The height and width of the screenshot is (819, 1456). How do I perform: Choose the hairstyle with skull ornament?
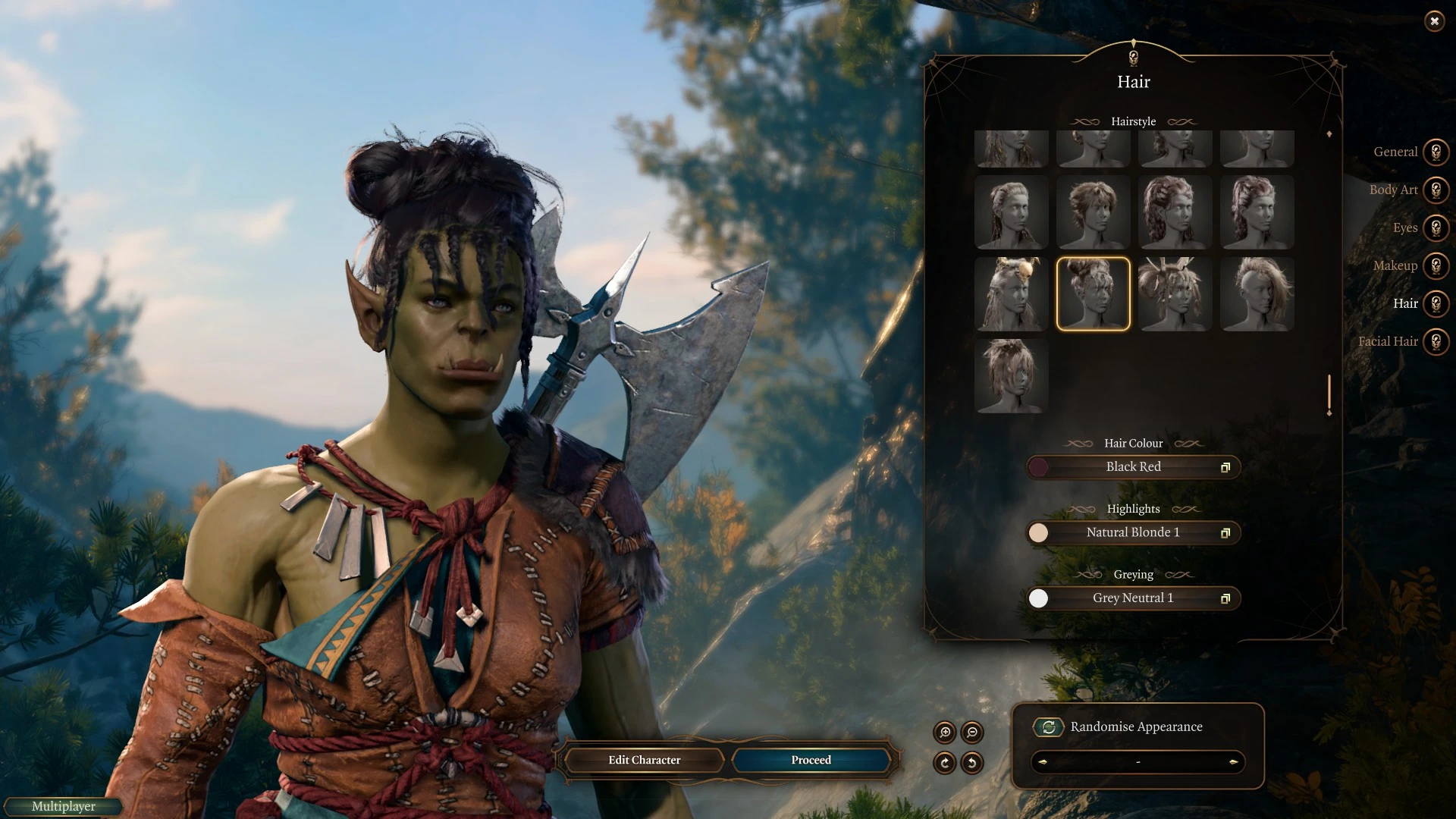tap(1011, 294)
